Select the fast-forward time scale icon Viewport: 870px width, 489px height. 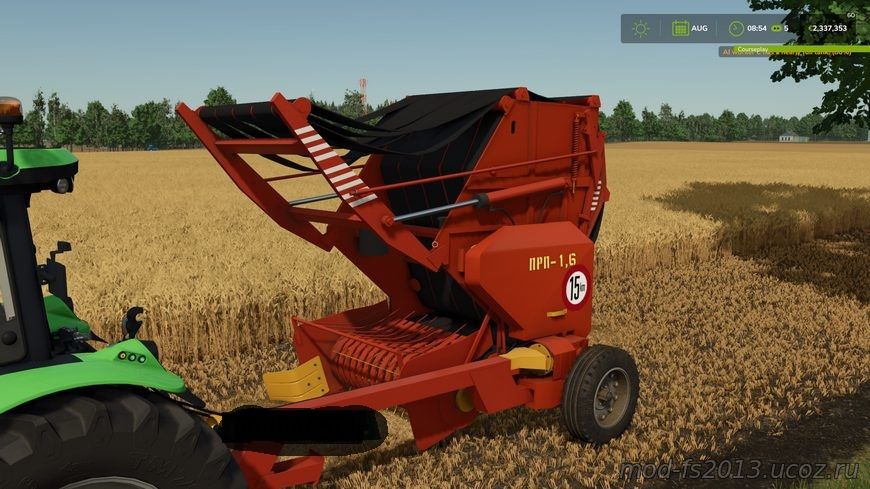pos(775,28)
